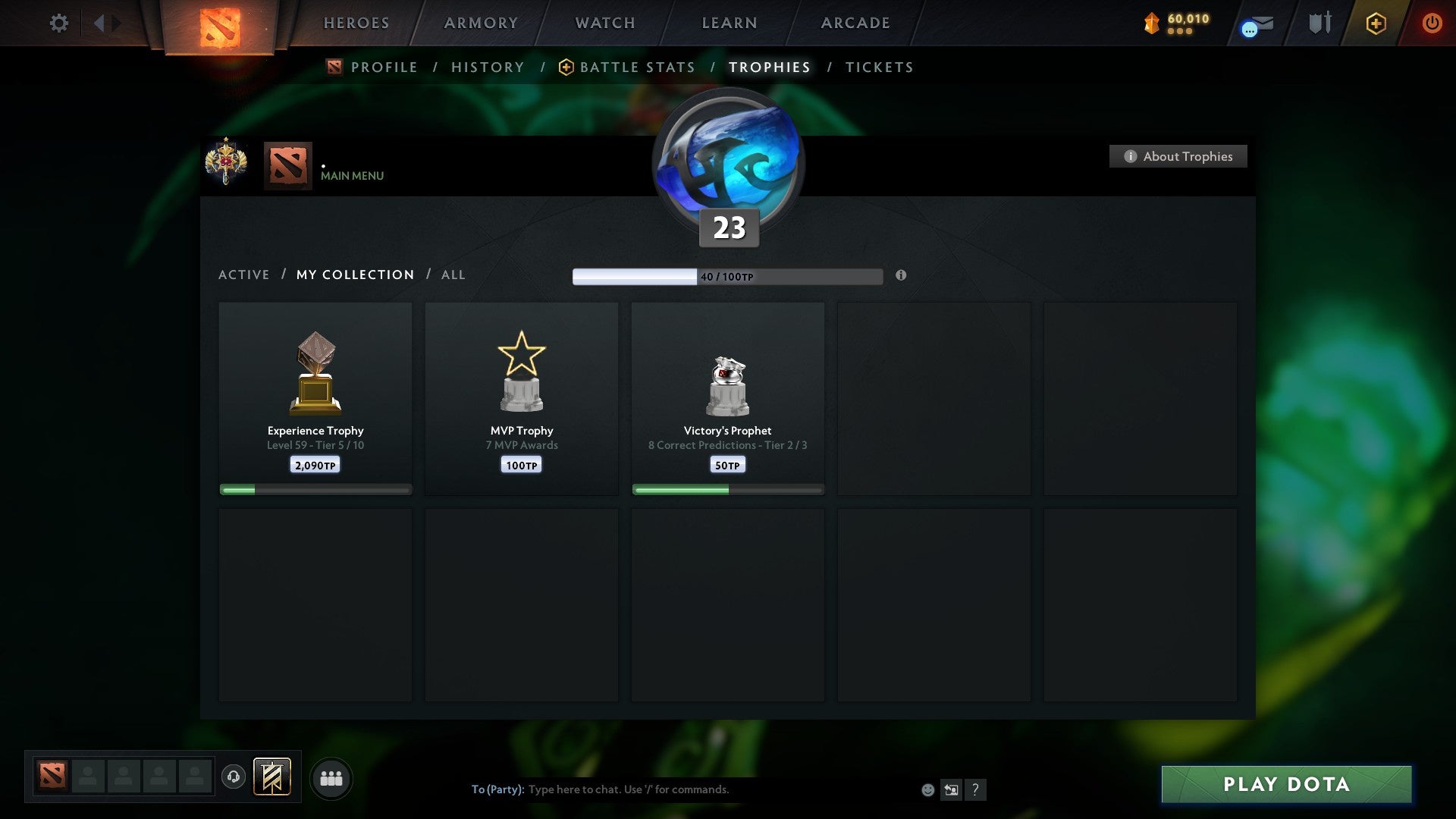Screen dimensions: 1456x819
Task: Open the emoticon picker in chat bar
Action: [x=927, y=789]
